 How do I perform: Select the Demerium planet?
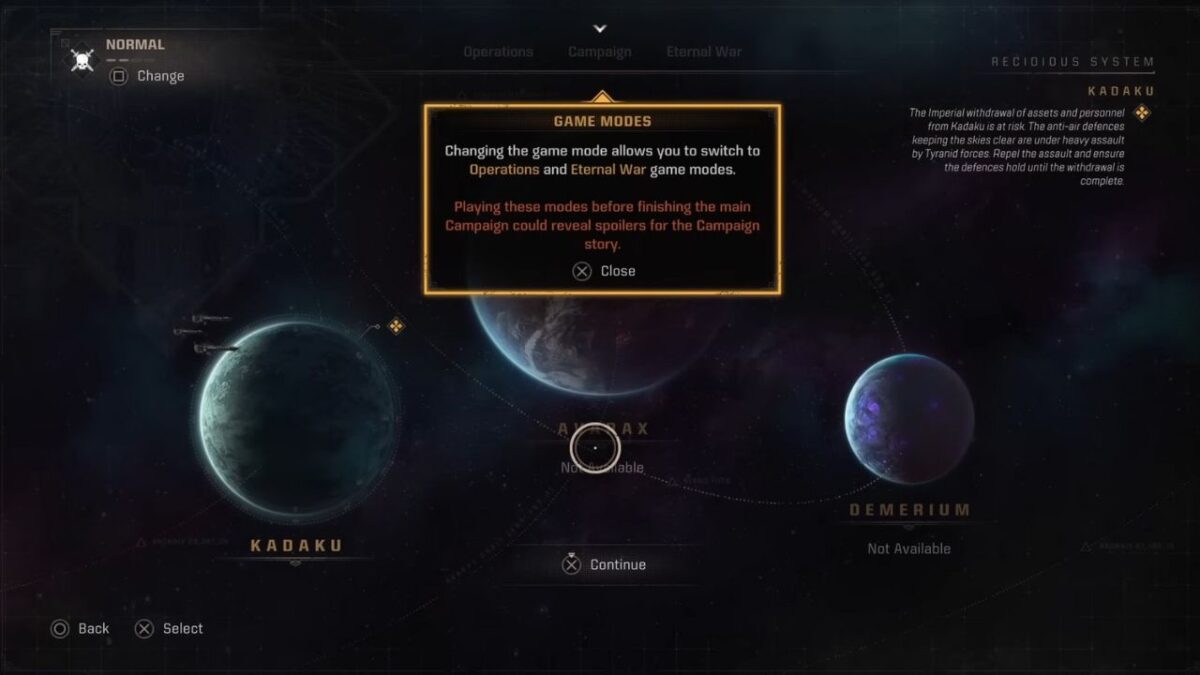908,417
